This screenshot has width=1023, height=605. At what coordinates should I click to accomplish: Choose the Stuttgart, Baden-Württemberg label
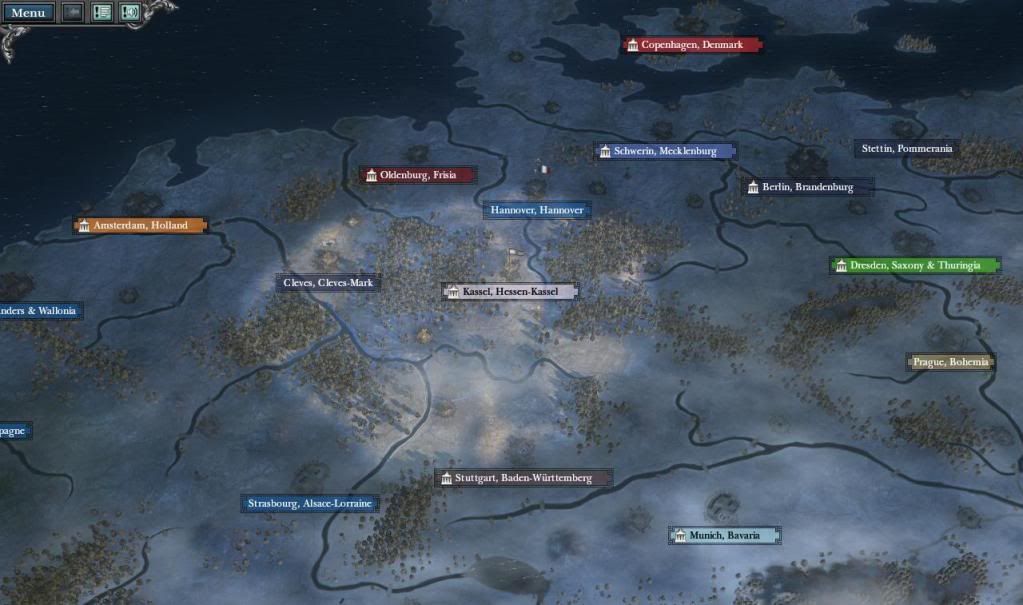tap(523, 478)
